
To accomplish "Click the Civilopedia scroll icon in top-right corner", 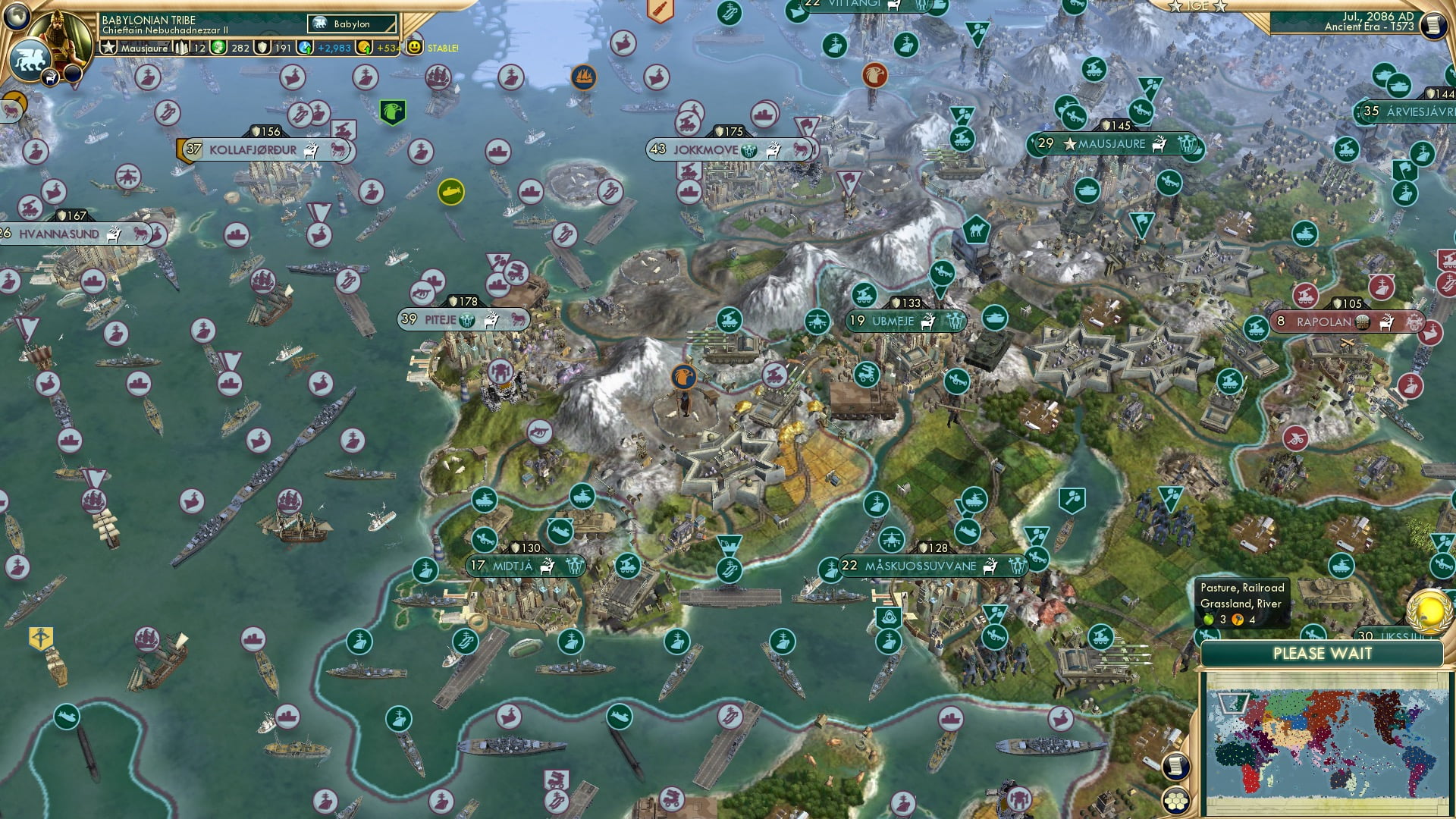I will (x=1432, y=24).
